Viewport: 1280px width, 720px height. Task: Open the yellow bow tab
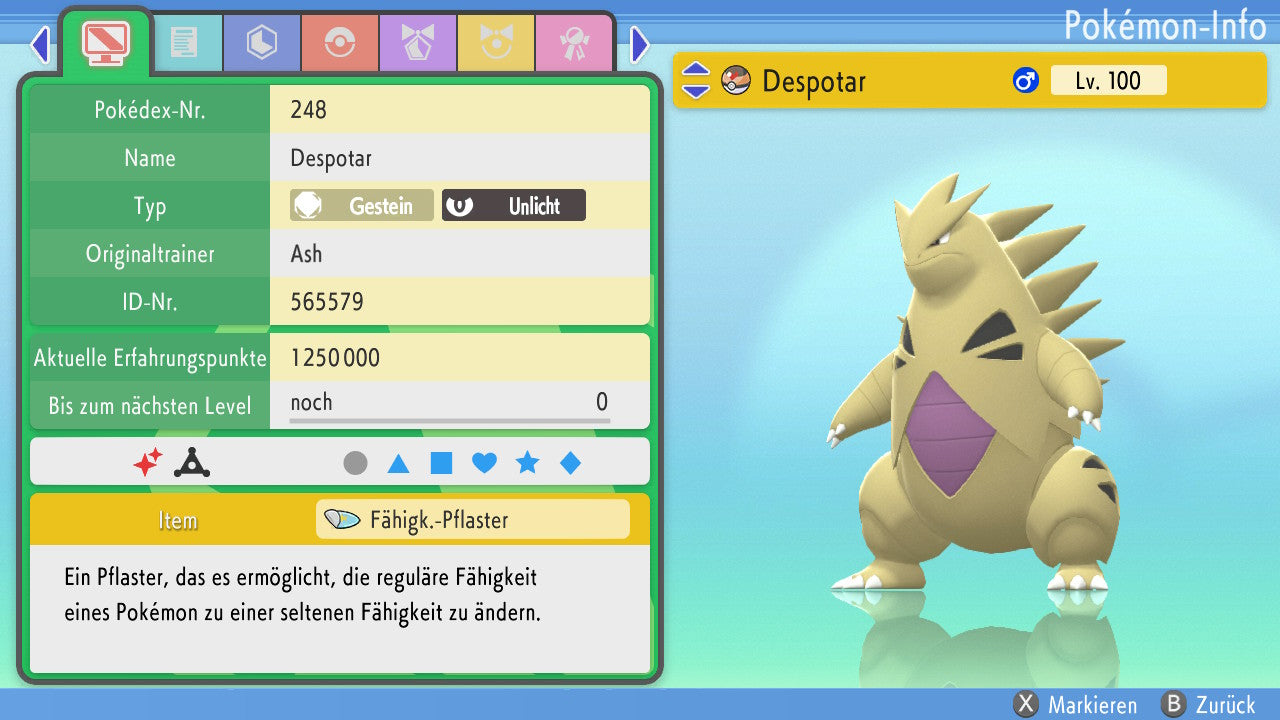click(x=495, y=43)
